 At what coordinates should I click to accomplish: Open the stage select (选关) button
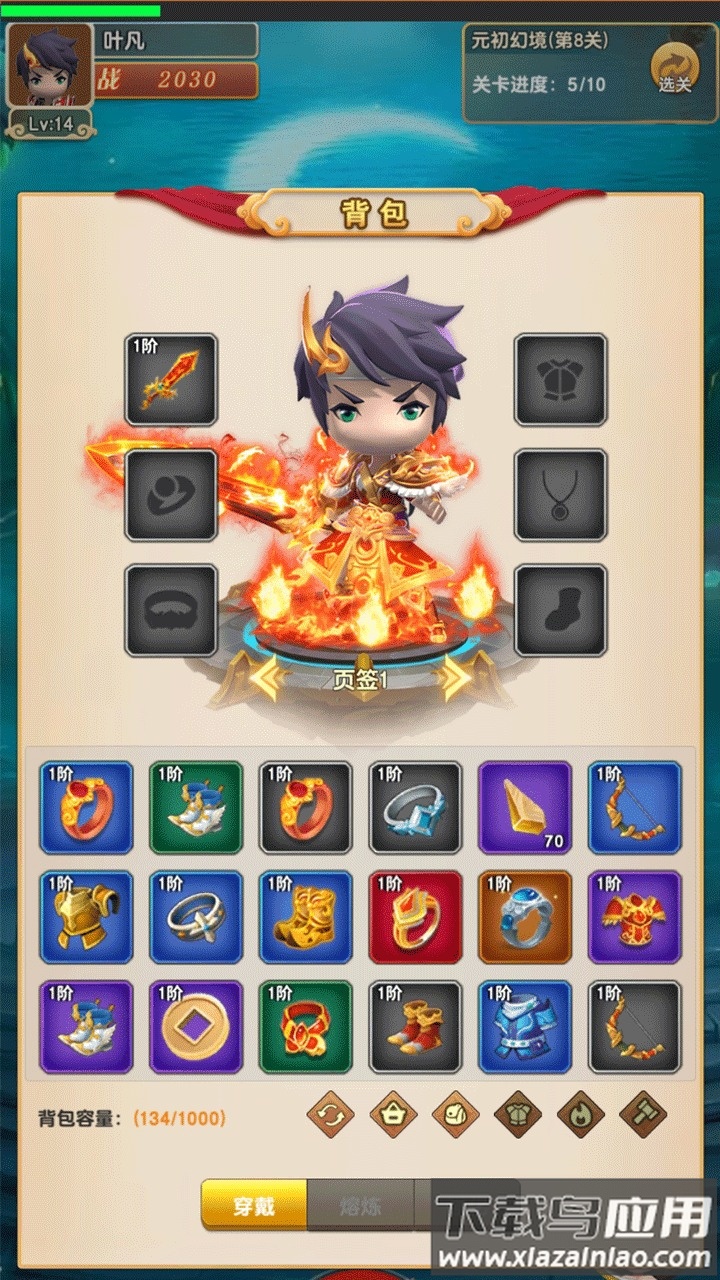click(674, 69)
